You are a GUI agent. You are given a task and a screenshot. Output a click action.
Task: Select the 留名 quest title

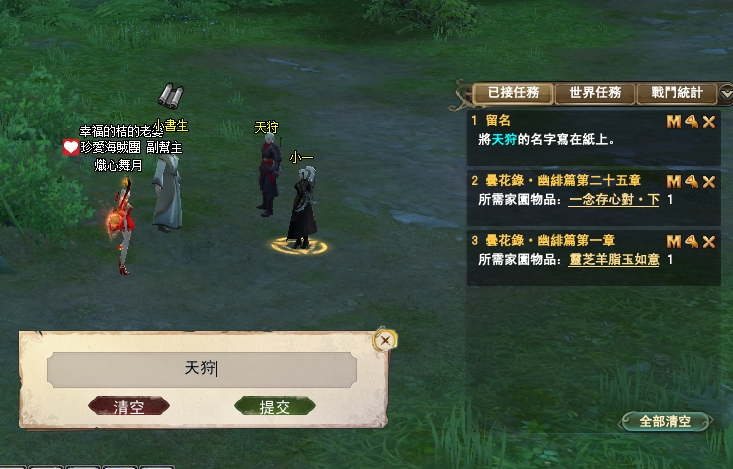pos(496,121)
